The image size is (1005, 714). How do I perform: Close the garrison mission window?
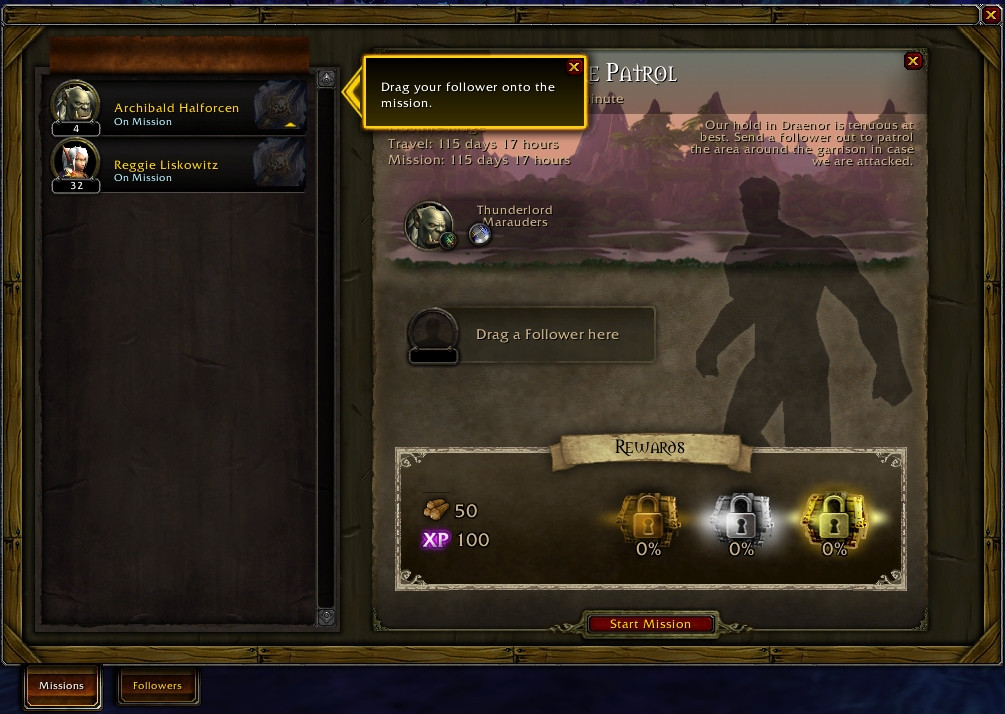pos(991,15)
